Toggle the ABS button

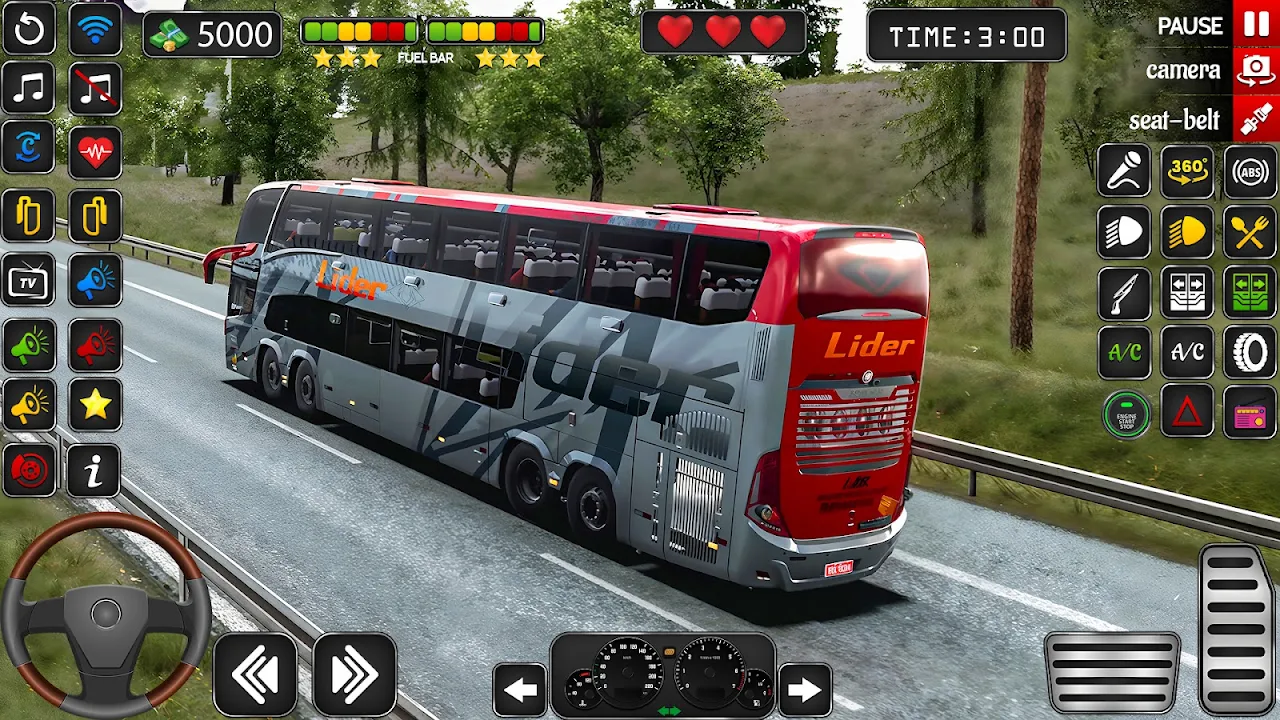(x=1250, y=172)
